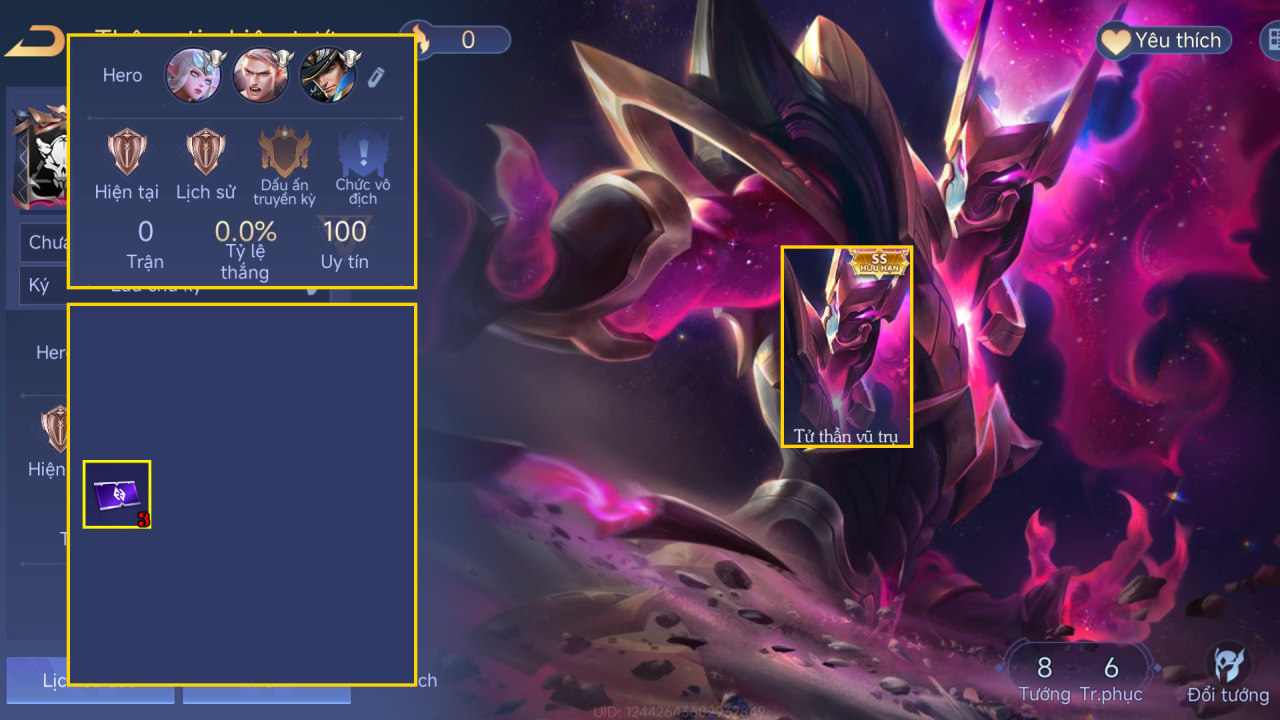This screenshot has height=720, width=1280.
Task: Open the flame currency counter
Action: tap(456, 40)
